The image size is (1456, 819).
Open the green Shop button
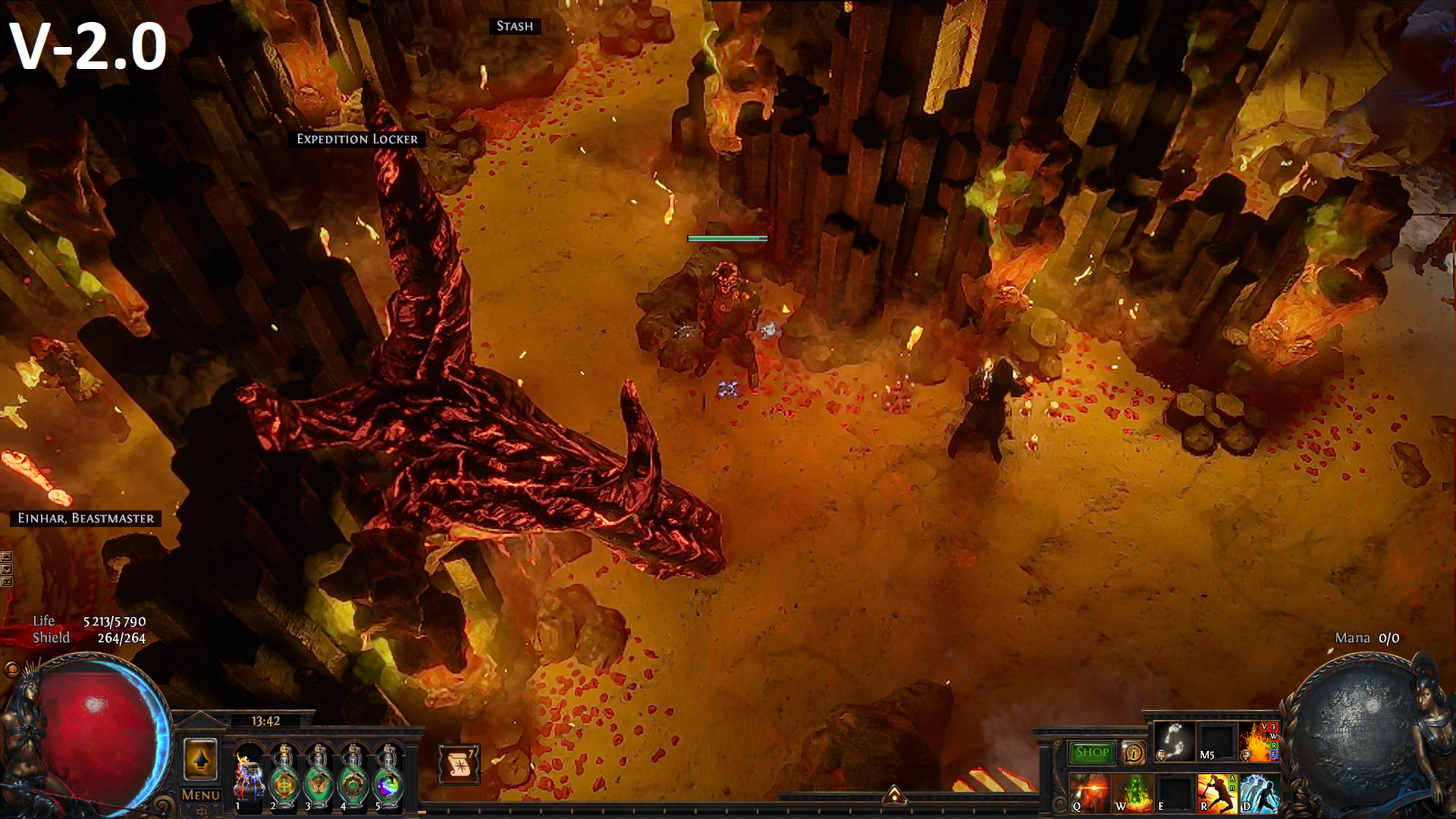point(1092,752)
